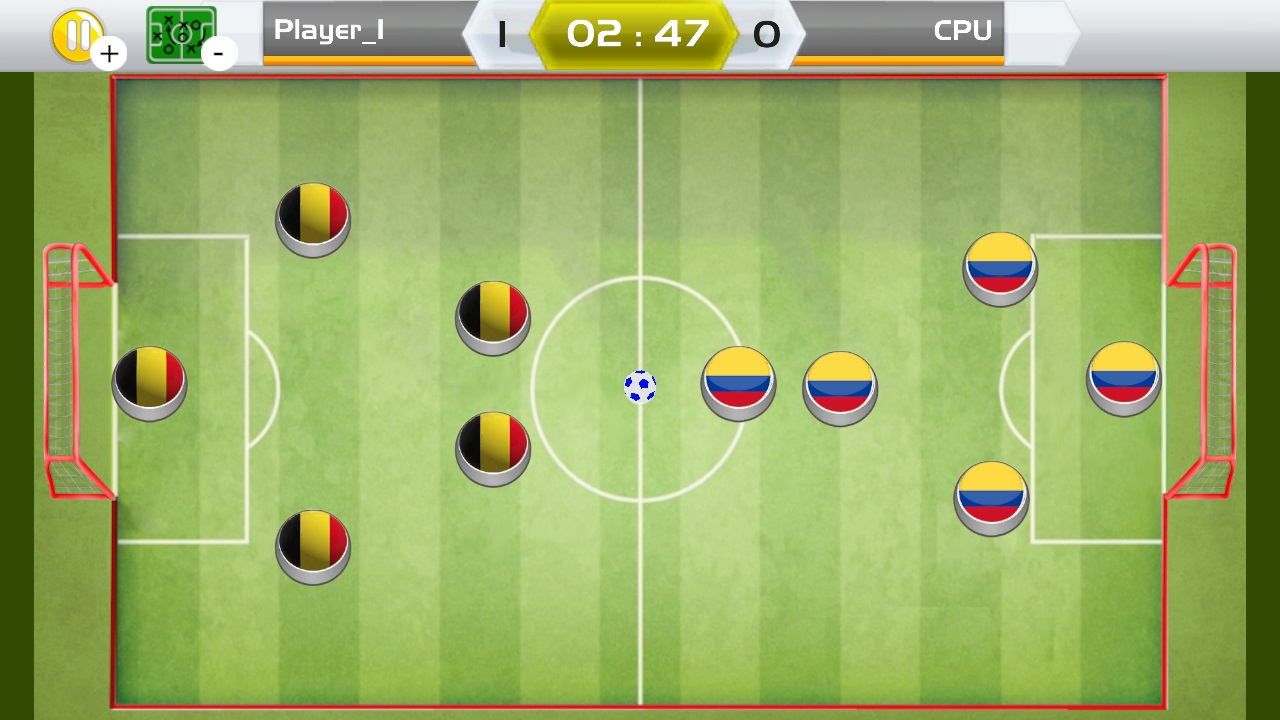
Task: Toggle zoom in with the plus control
Action: tap(110, 54)
